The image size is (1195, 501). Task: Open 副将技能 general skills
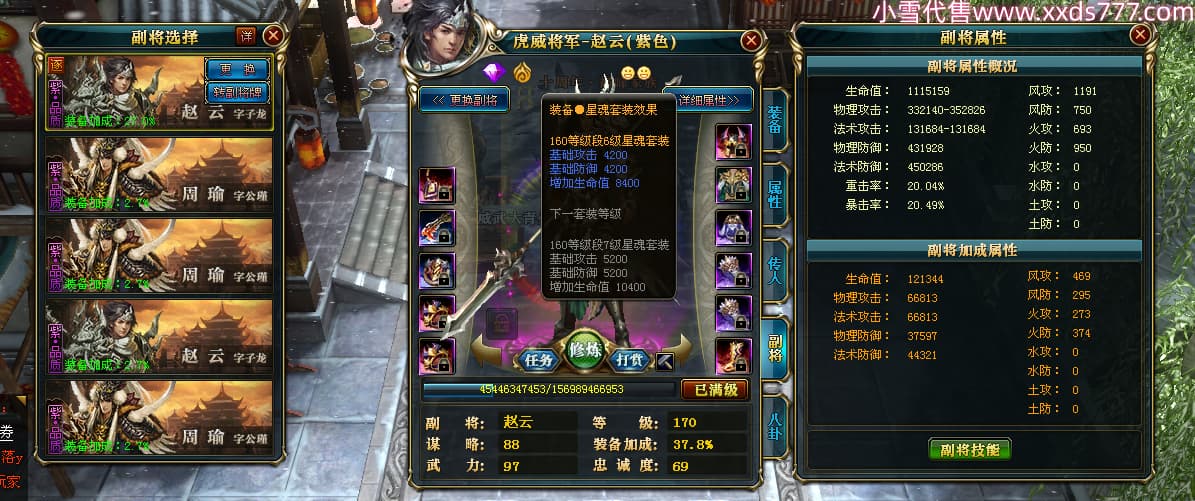click(x=970, y=449)
